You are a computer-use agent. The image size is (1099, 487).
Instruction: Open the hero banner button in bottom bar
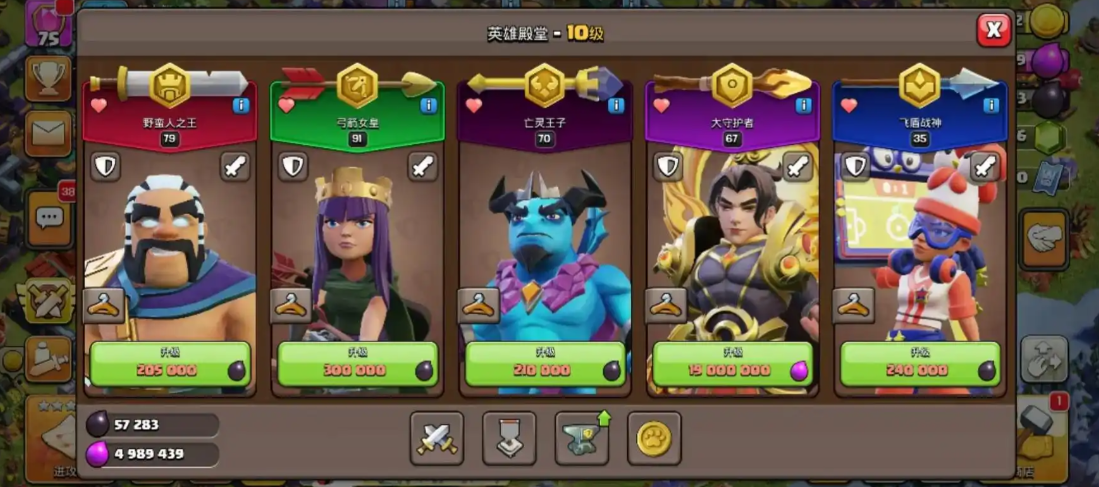pos(509,438)
